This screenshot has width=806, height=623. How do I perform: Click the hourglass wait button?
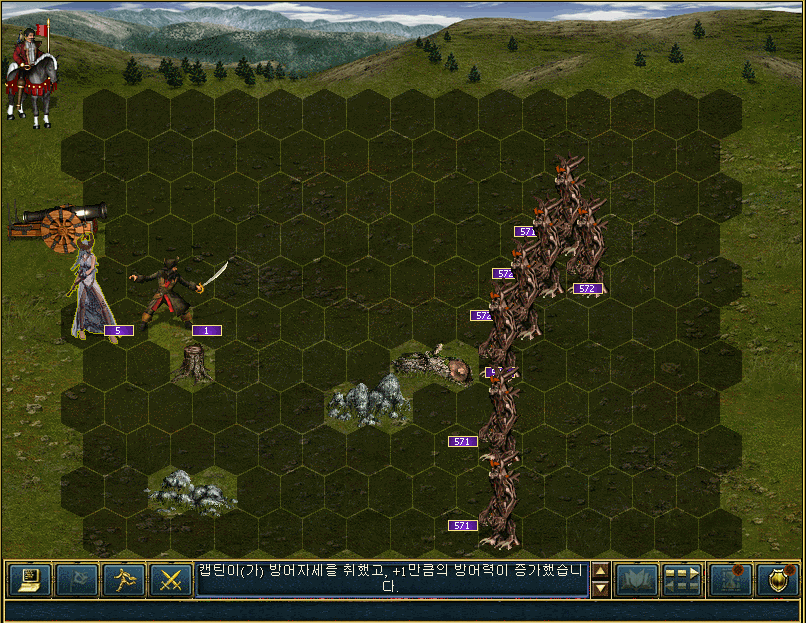tap(730, 579)
